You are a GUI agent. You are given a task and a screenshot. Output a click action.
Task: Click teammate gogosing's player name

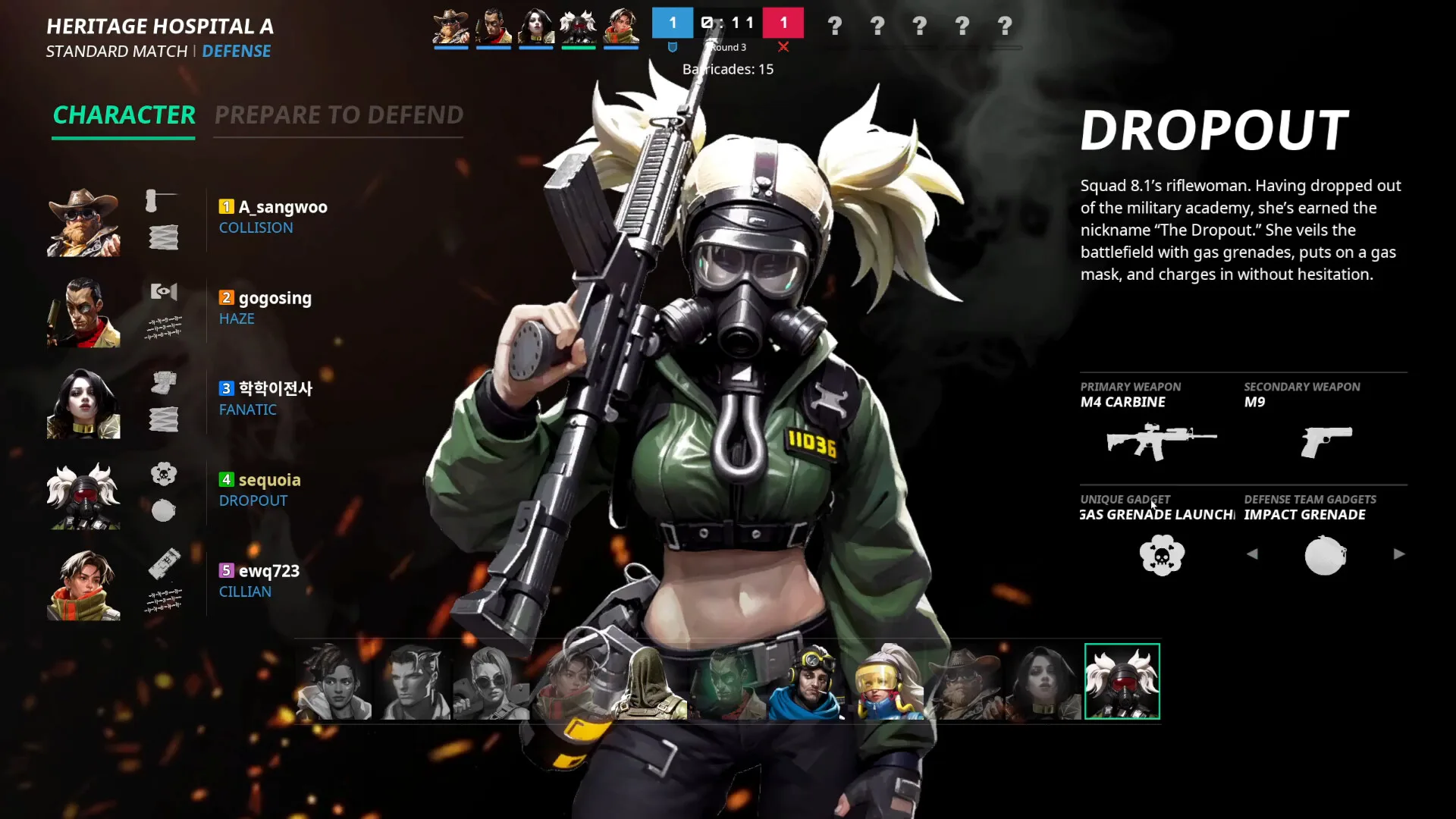[275, 298]
